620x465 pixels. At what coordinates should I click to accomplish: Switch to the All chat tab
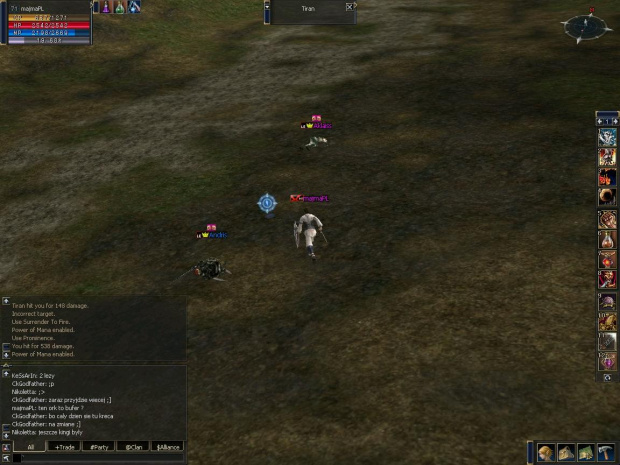point(30,447)
